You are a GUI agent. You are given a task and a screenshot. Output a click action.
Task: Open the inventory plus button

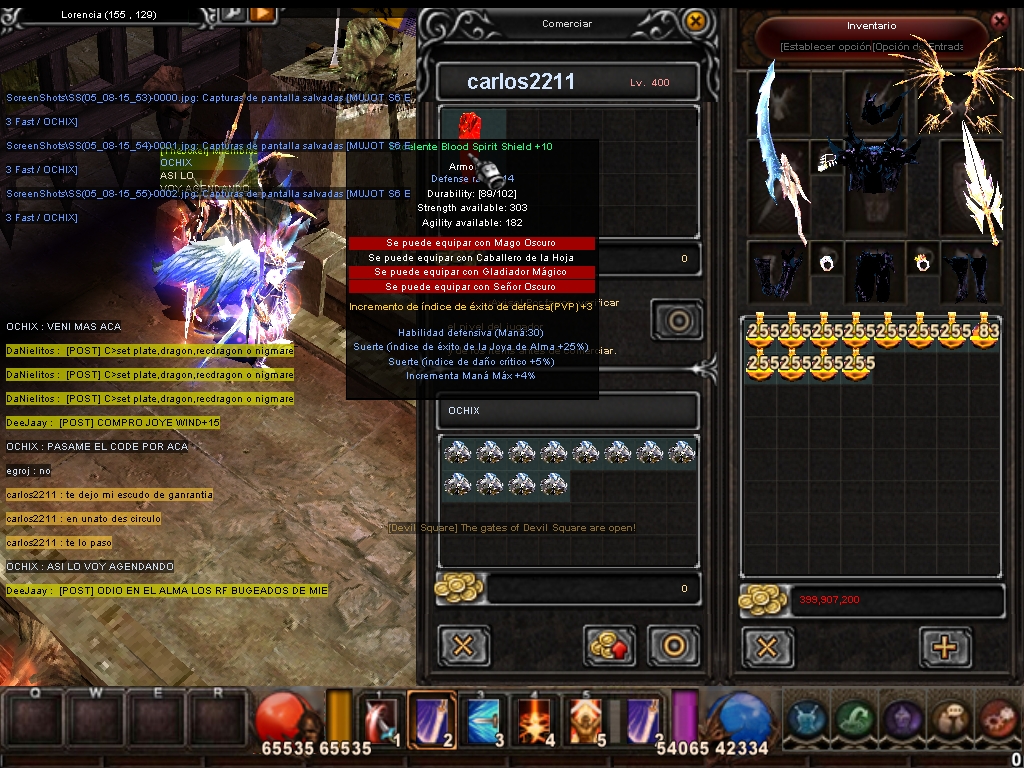[x=944, y=647]
